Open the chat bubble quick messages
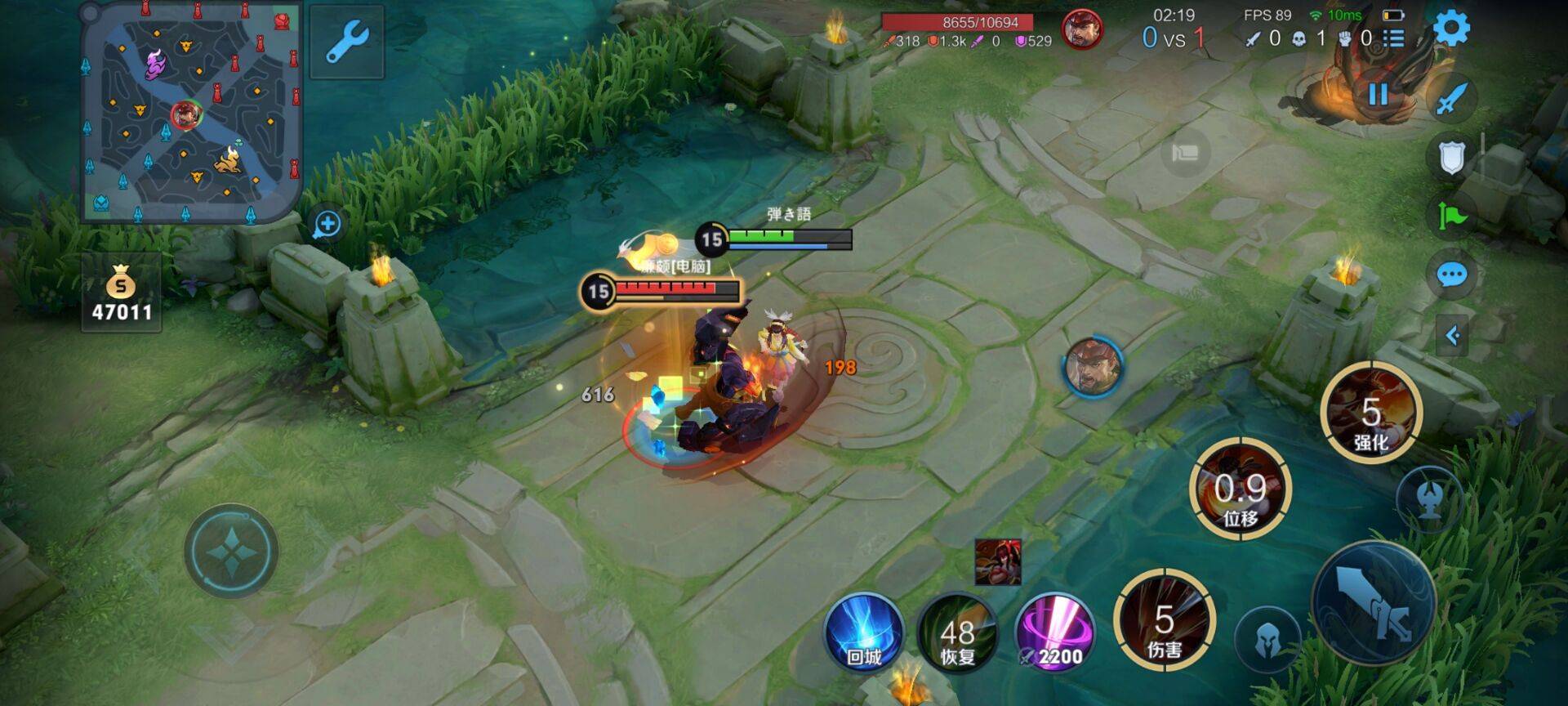 pyautogui.click(x=1451, y=275)
